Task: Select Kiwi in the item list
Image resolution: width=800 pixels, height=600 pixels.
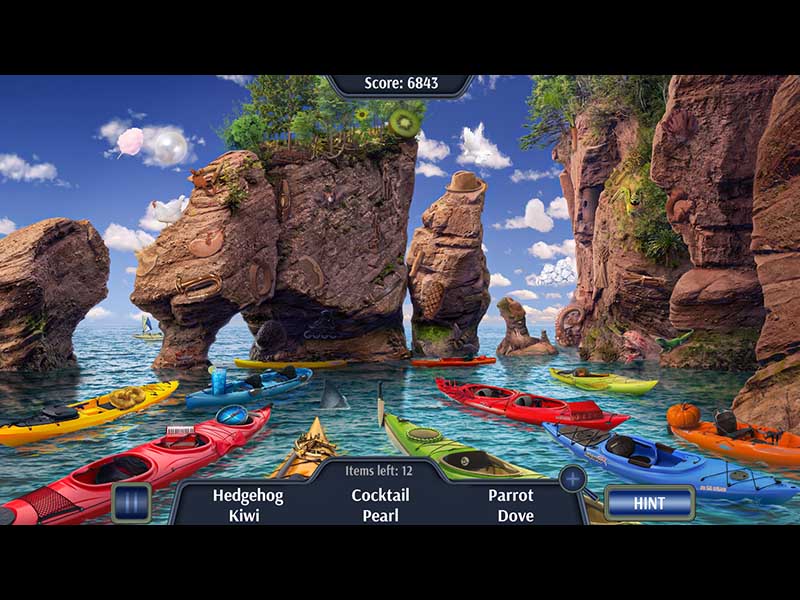Action: 243,516
